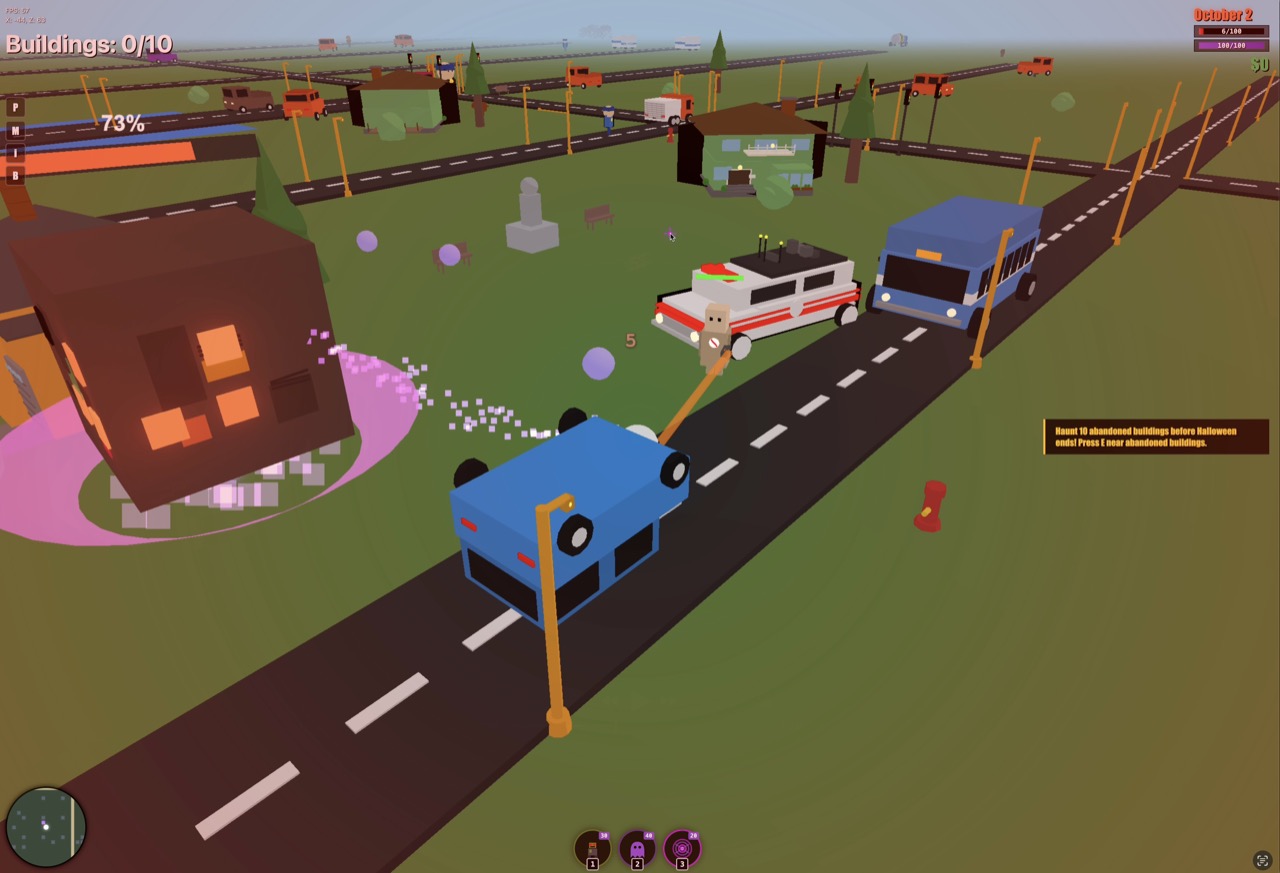Image resolution: width=1280 pixels, height=873 pixels.
Task: Click the haunt buildings objective notice
Action: (1155, 437)
